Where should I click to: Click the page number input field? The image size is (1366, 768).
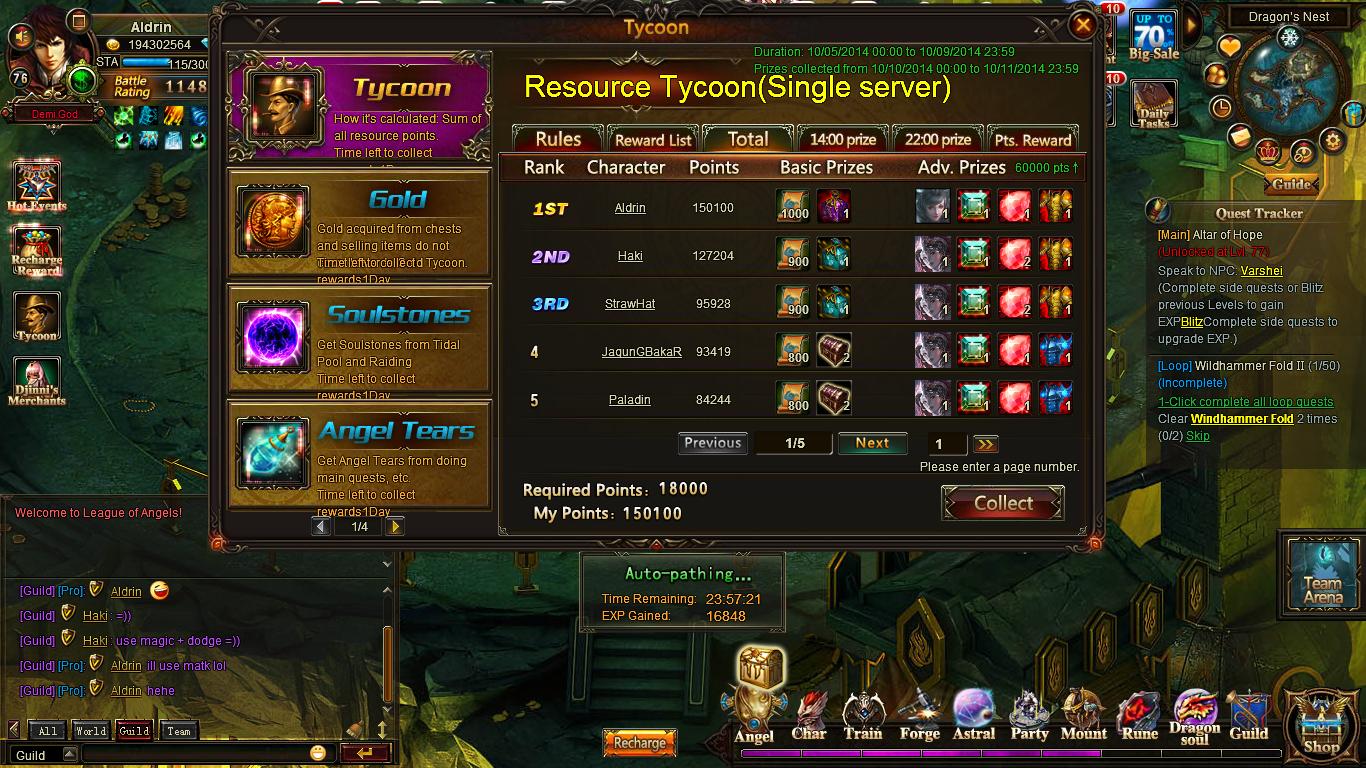[x=945, y=444]
